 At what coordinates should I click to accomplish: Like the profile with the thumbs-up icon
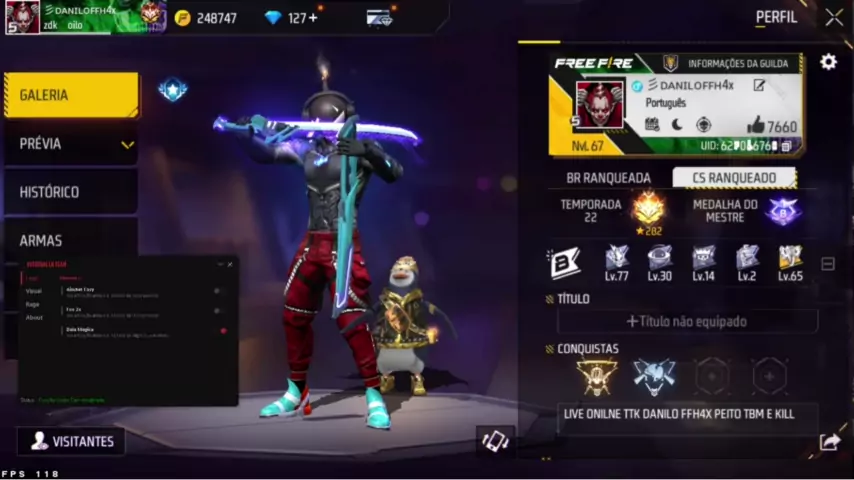tap(755, 125)
